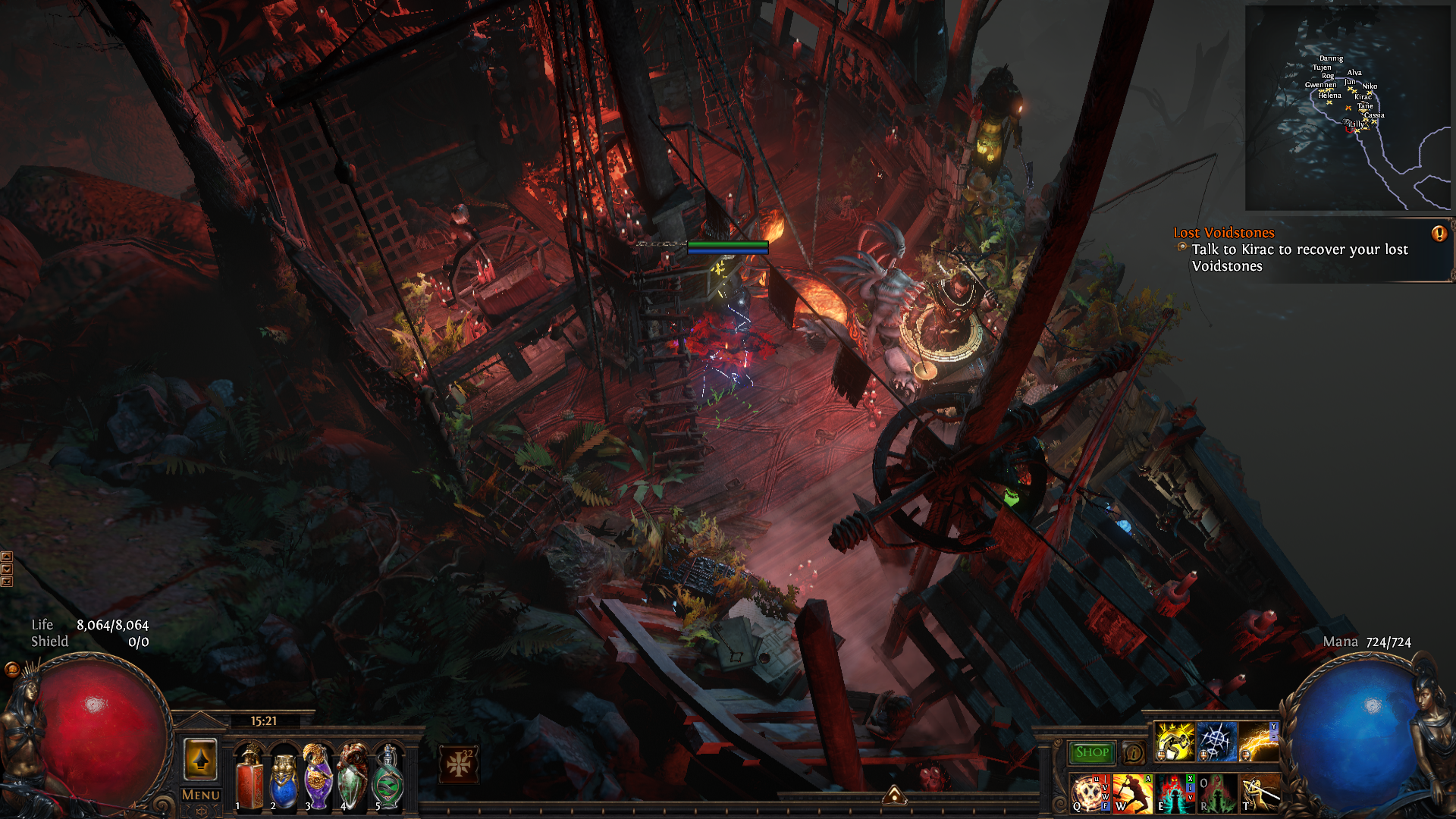Use the red life flask in slot 1
The width and height of the screenshot is (1456, 819).
(249, 777)
